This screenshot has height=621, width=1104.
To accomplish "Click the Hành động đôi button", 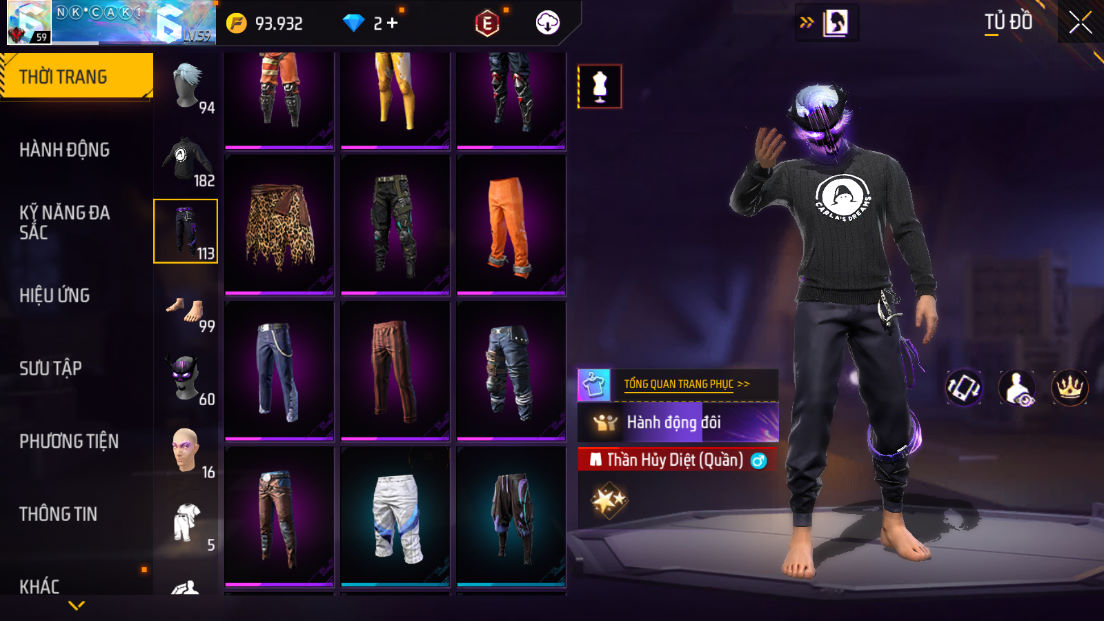I will (677, 422).
